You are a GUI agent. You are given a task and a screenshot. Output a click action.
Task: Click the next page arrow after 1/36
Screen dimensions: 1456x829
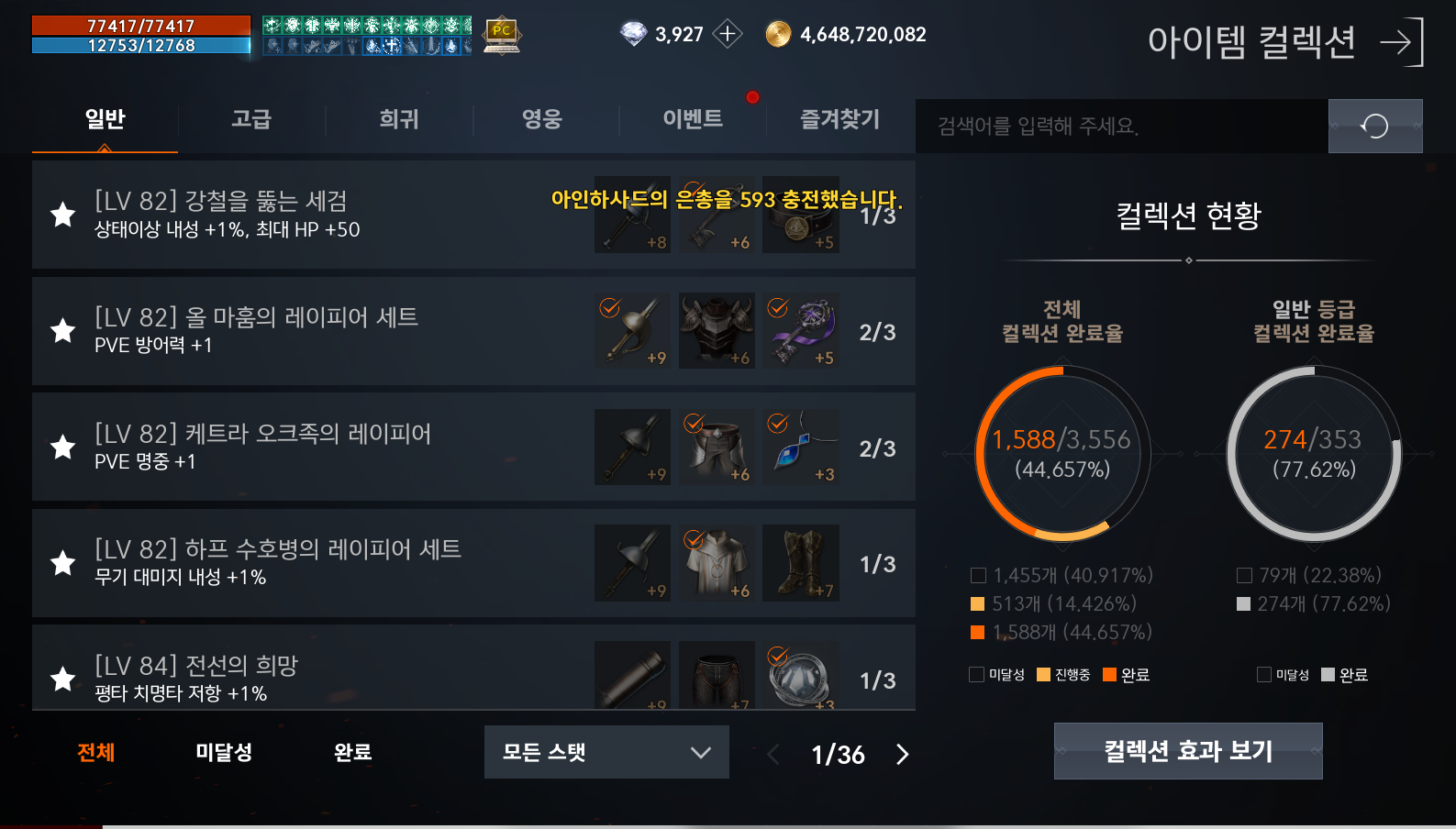pyautogui.click(x=902, y=755)
